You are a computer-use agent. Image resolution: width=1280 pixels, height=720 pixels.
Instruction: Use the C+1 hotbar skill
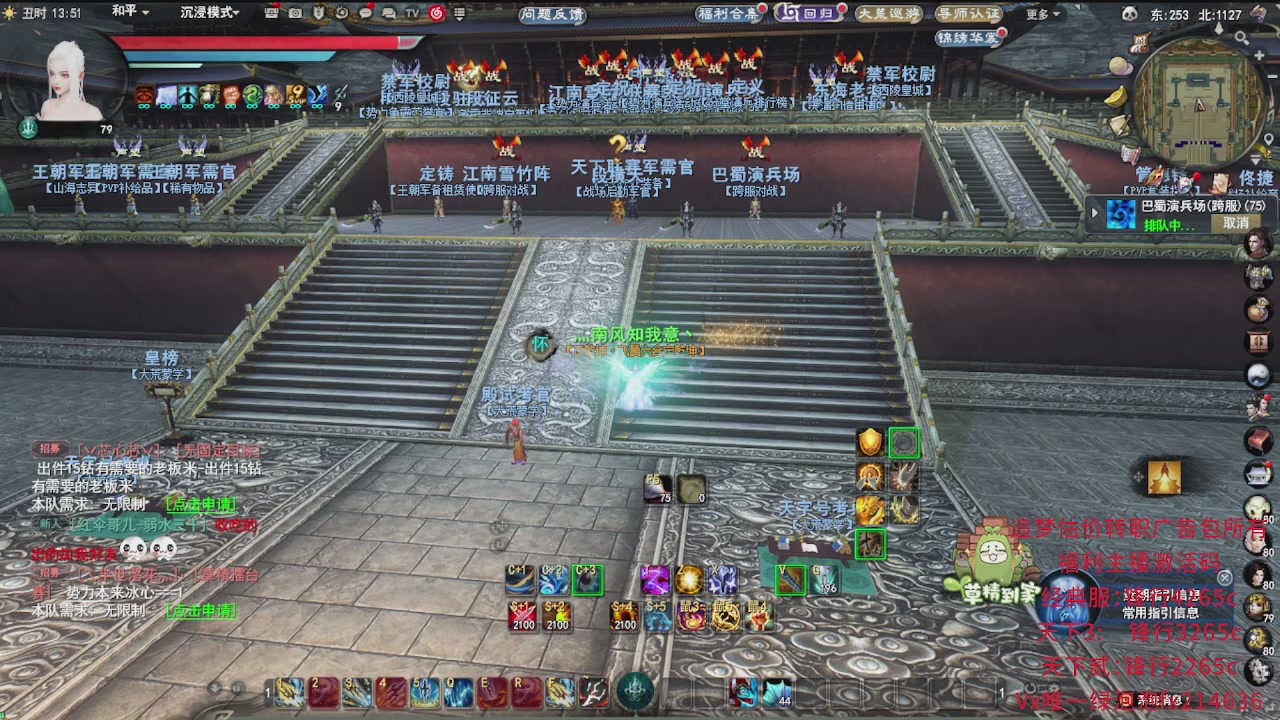(520, 579)
